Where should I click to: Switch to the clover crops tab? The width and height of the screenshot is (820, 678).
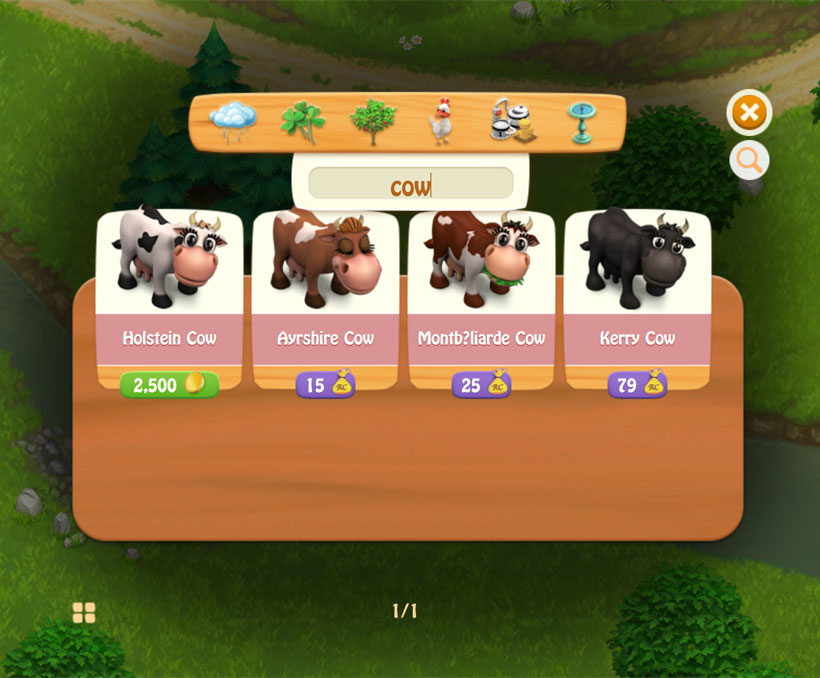302,122
